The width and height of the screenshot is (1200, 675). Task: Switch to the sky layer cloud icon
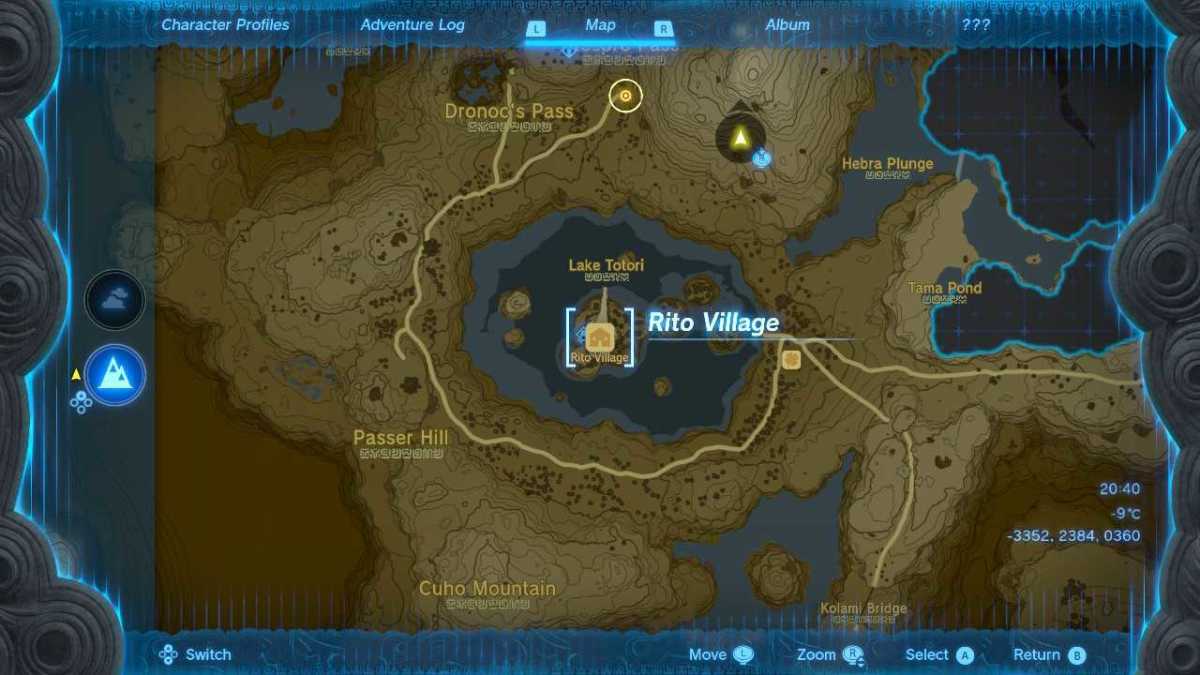(x=115, y=300)
